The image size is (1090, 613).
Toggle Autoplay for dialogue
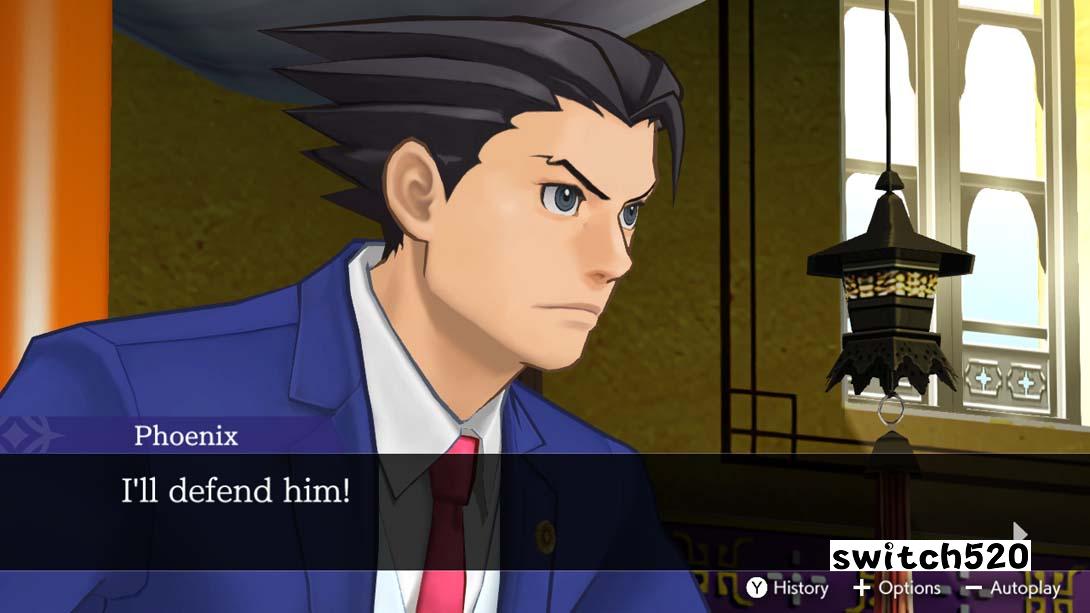[x=1012, y=588]
